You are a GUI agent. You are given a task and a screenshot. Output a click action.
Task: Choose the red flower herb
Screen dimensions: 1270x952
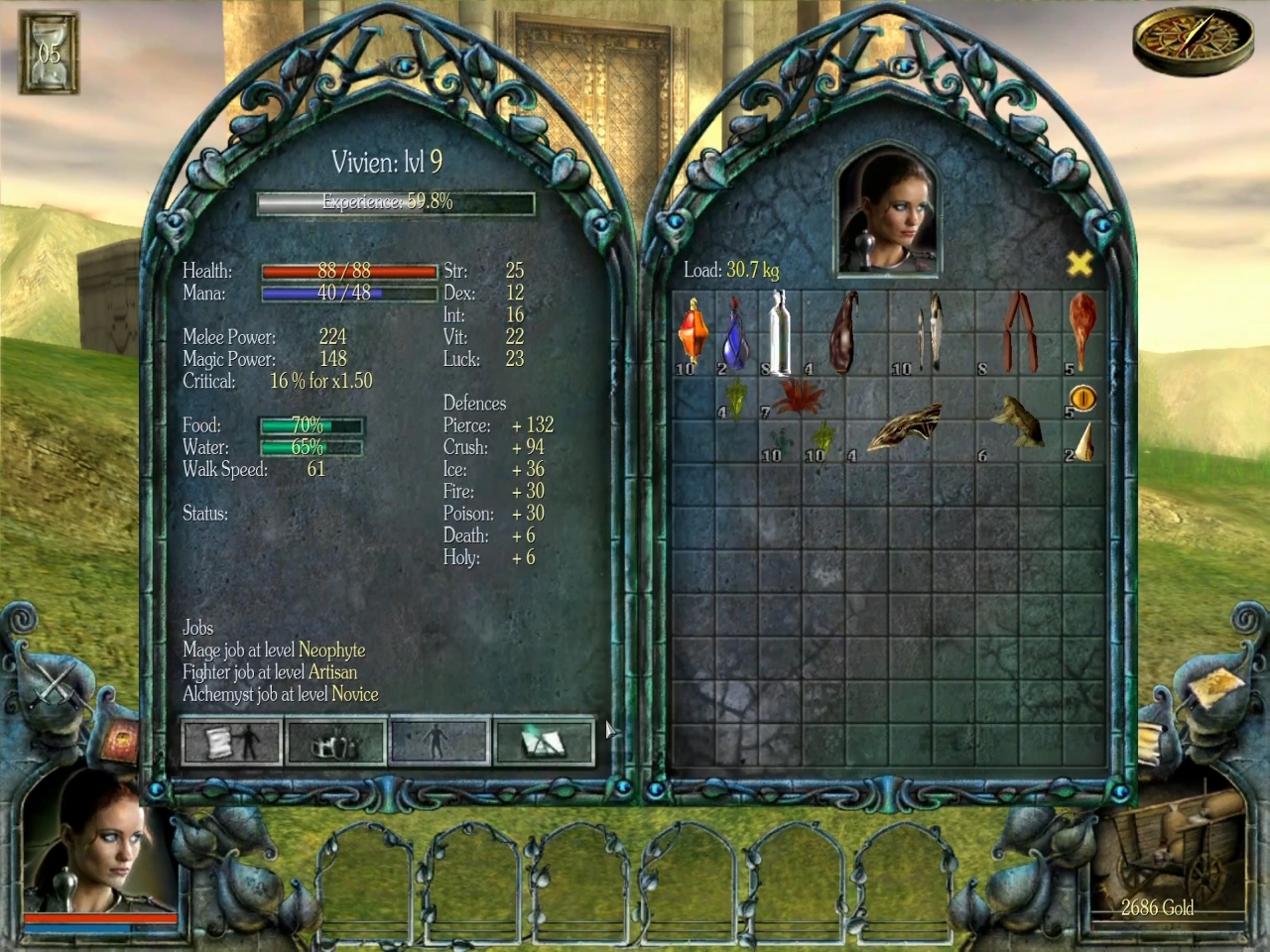coord(798,397)
